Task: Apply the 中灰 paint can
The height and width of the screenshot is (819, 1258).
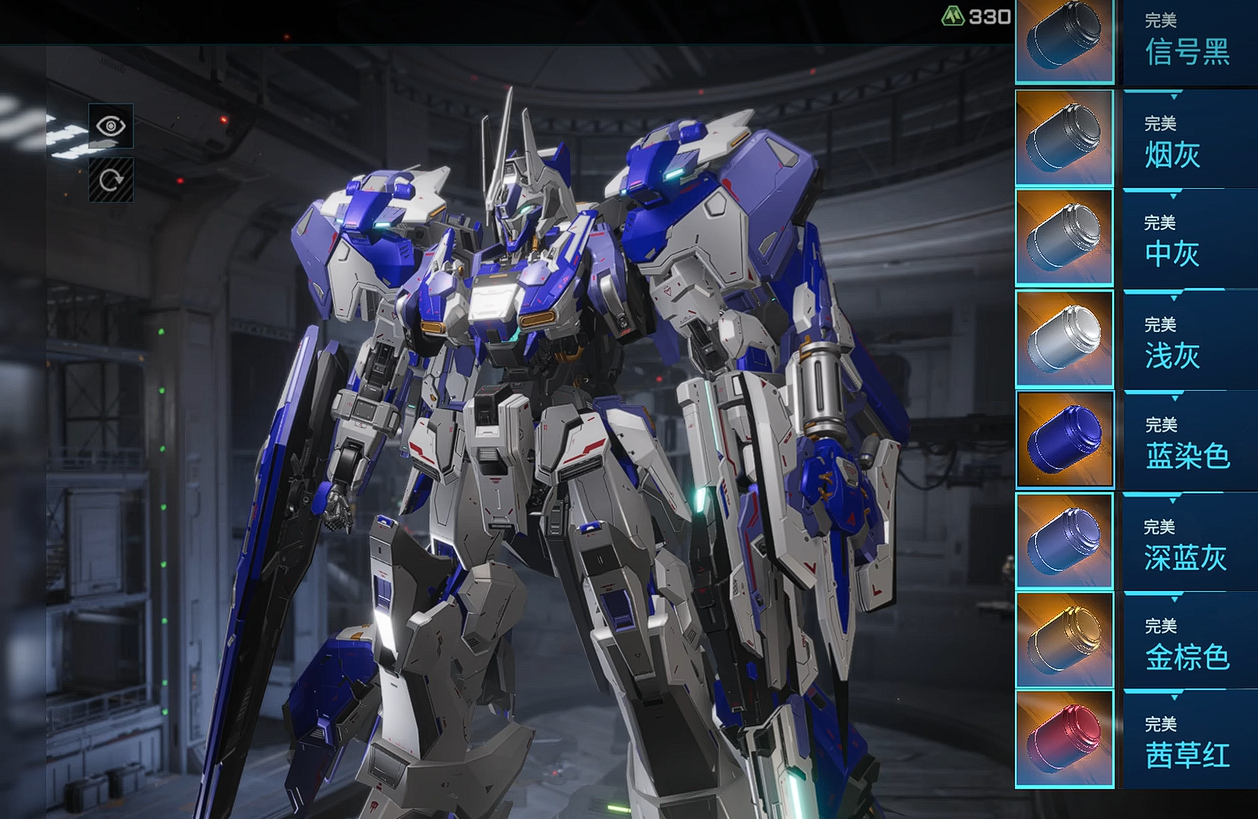Action: (x=1064, y=238)
